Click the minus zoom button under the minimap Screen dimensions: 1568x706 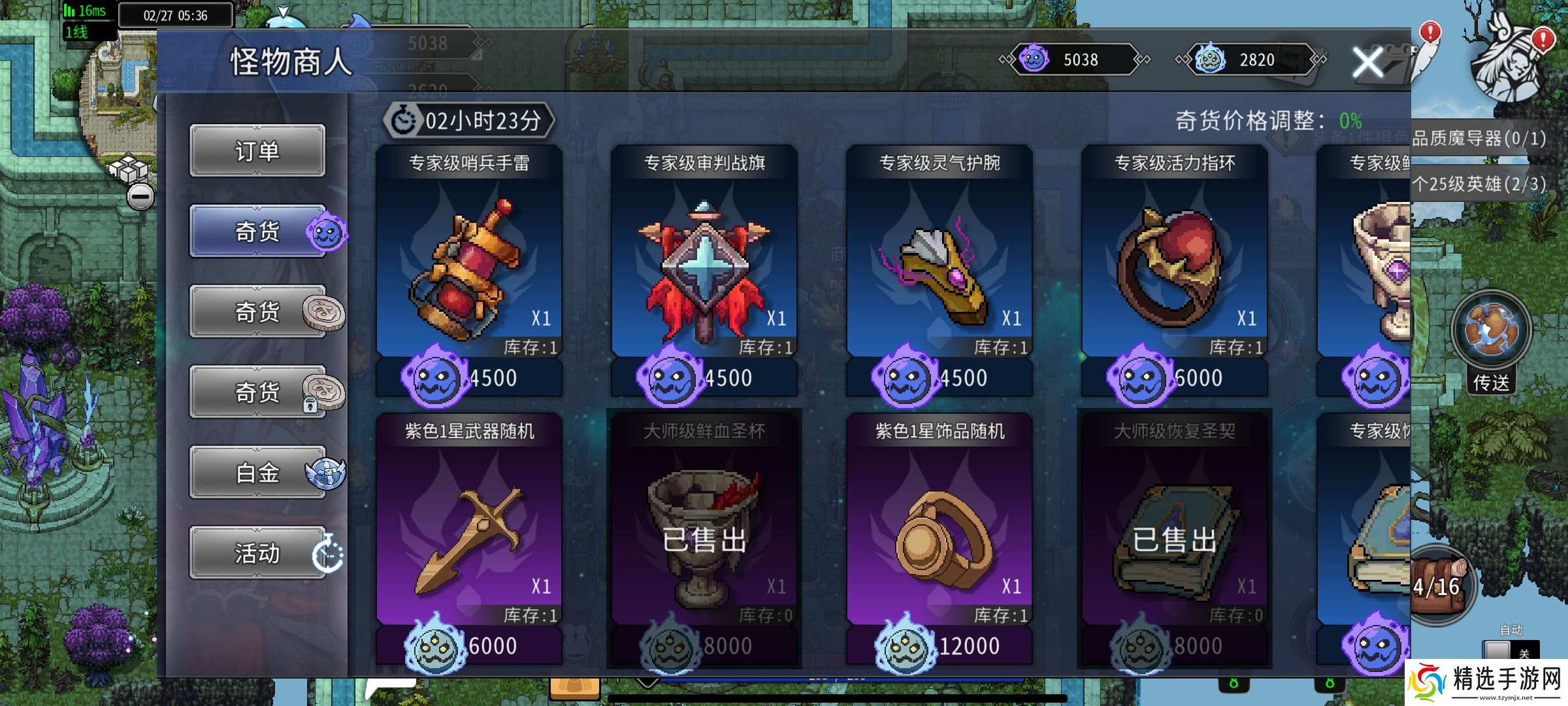pos(140,196)
